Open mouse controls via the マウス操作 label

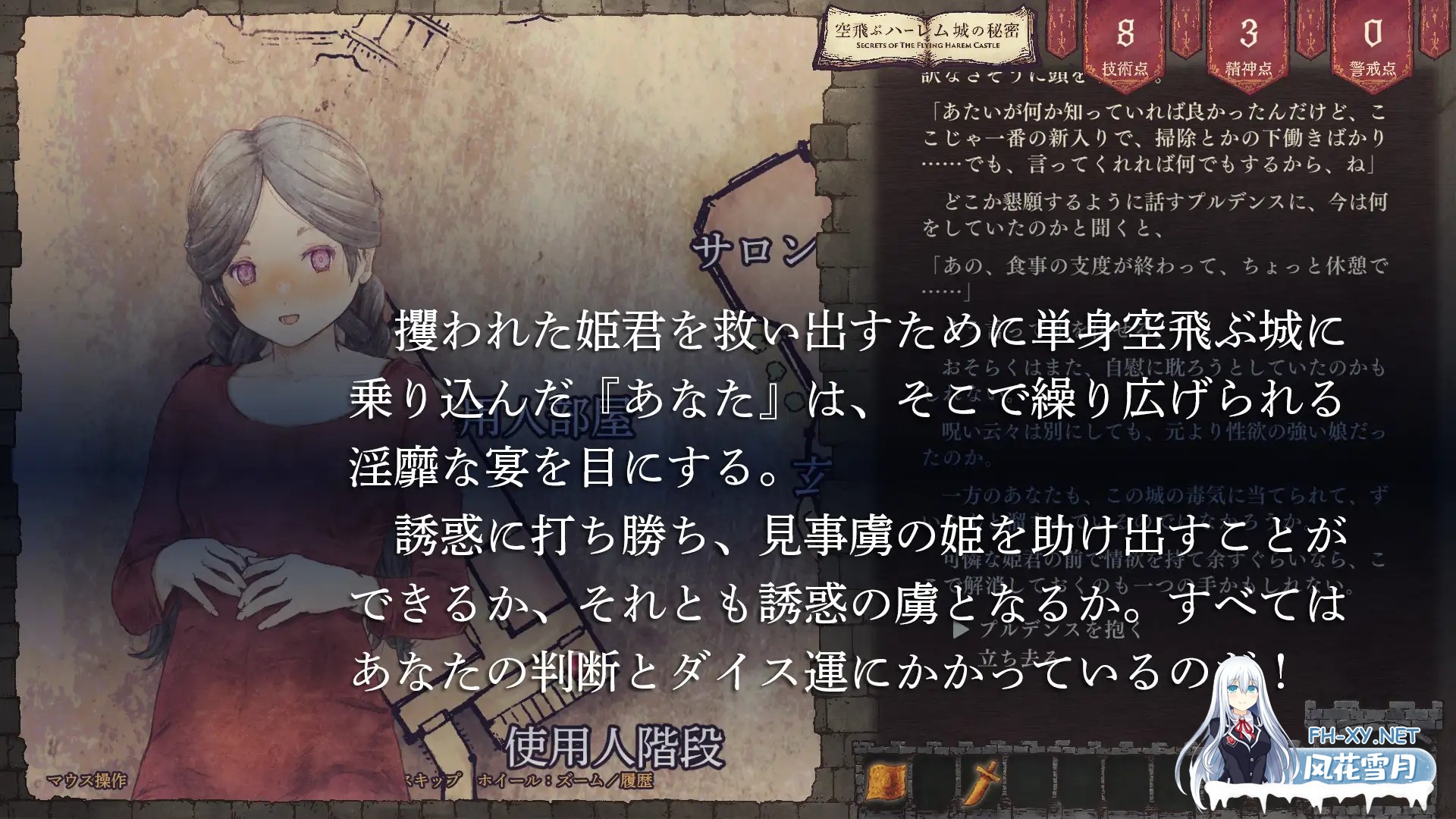coord(87,779)
